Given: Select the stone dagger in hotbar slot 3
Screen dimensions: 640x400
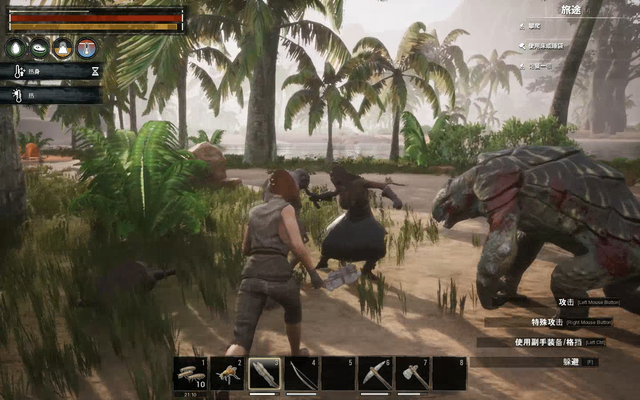Looking at the screenshot, I should pos(264,373).
